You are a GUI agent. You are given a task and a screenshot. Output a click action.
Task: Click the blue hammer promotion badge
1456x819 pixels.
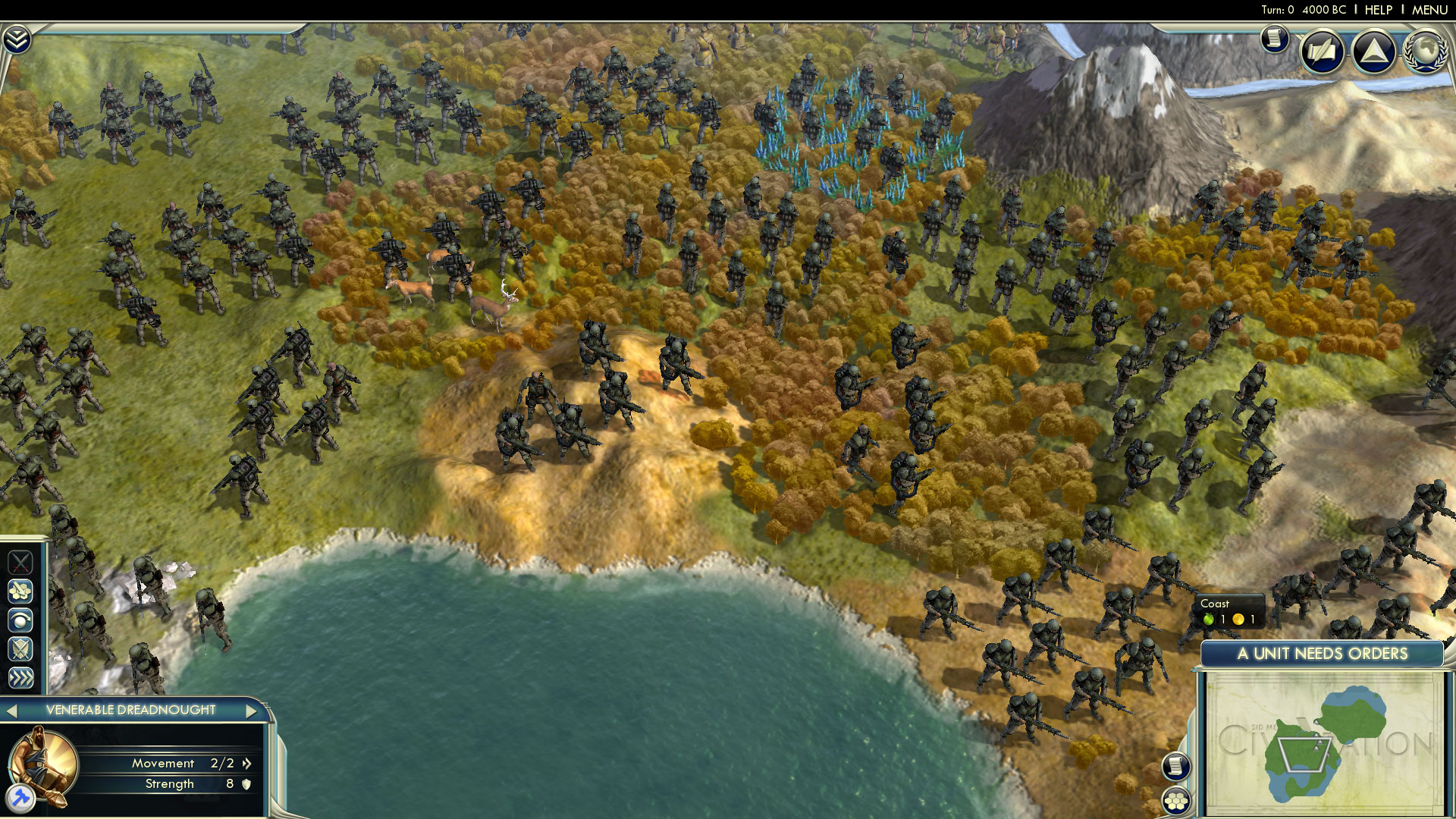(20, 798)
